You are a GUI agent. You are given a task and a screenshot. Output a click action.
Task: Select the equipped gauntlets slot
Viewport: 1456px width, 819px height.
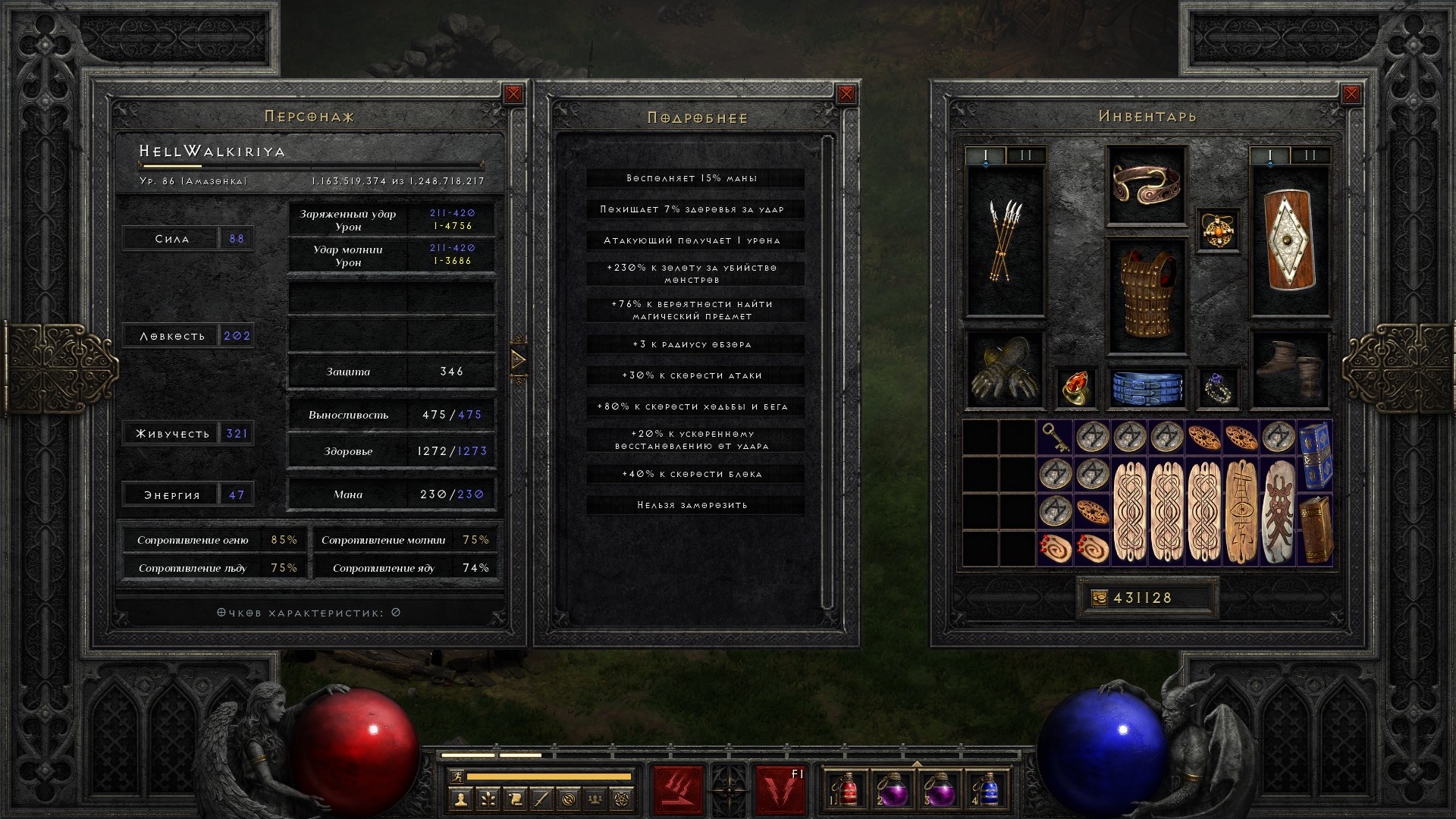click(x=1005, y=370)
